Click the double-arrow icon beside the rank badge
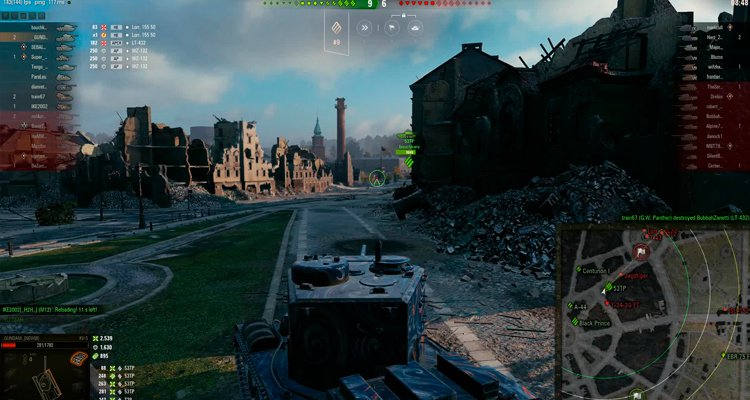Viewport: 750px width, 400px height. pyautogui.click(x=366, y=28)
